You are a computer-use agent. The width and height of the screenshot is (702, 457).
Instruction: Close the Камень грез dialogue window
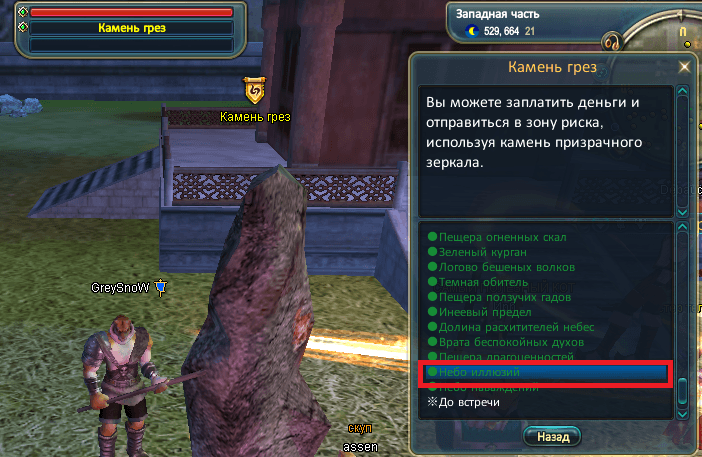pos(684,67)
